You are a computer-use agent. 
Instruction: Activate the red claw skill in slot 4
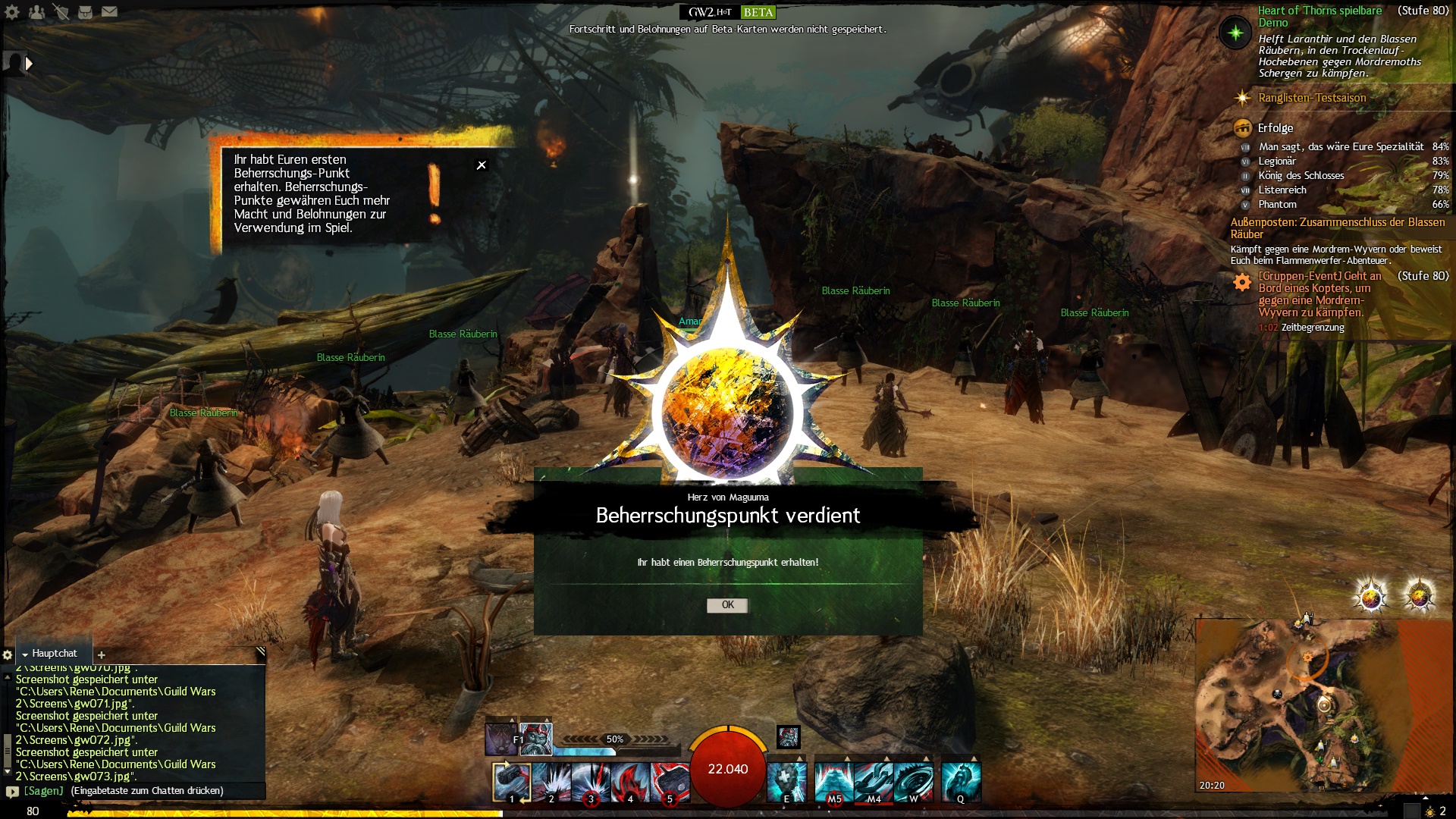tap(629, 782)
